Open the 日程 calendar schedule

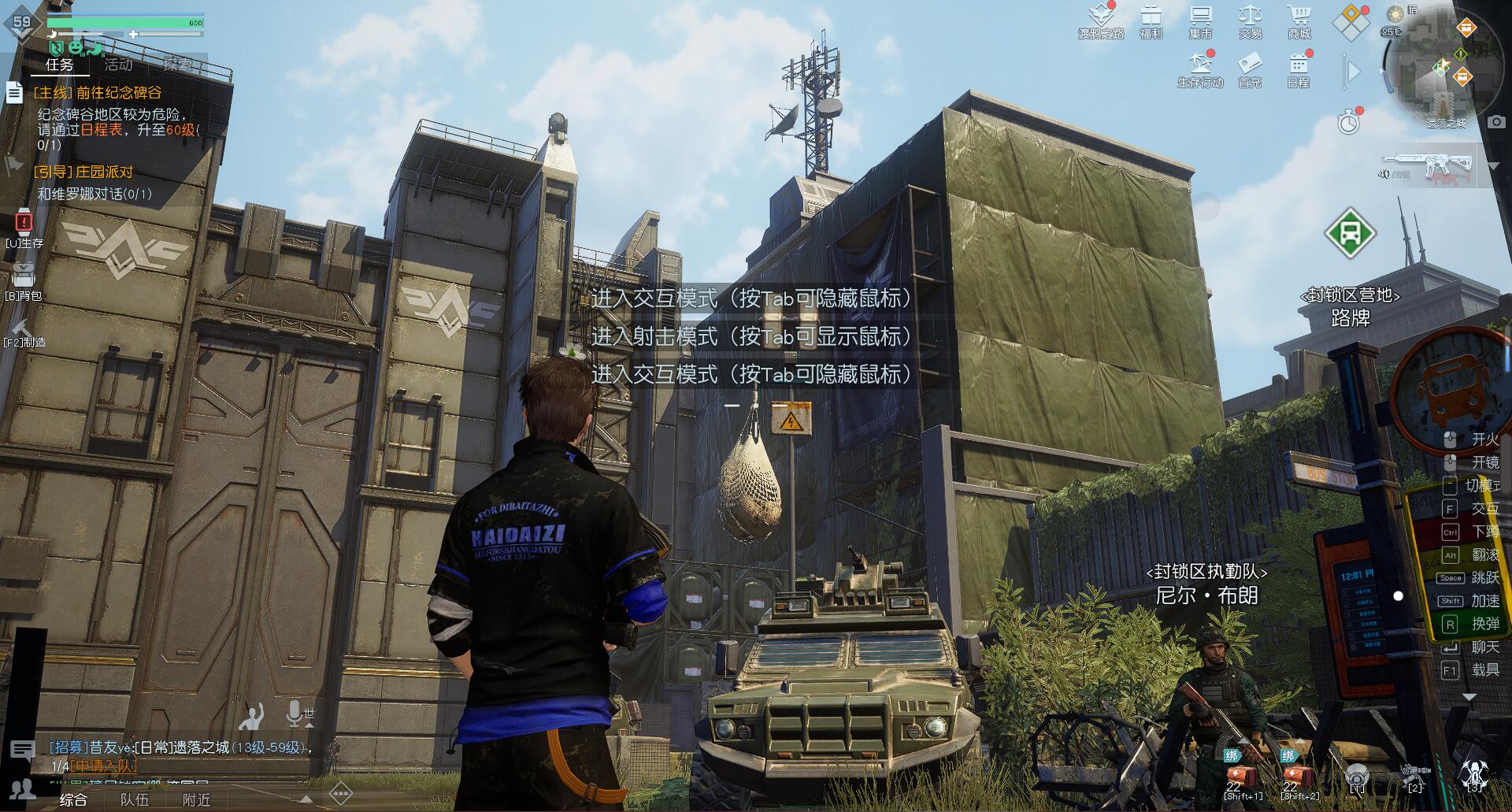[1299, 67]
